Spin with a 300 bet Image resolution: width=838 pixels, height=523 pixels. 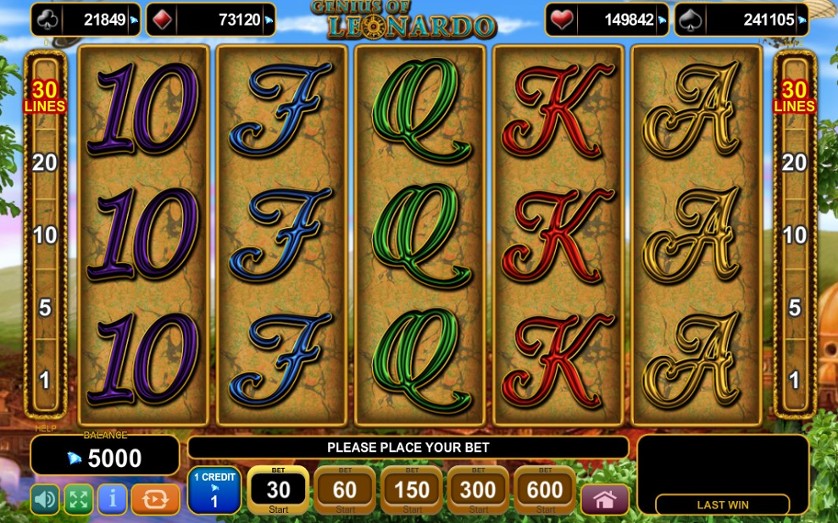[x=477, y=490]
